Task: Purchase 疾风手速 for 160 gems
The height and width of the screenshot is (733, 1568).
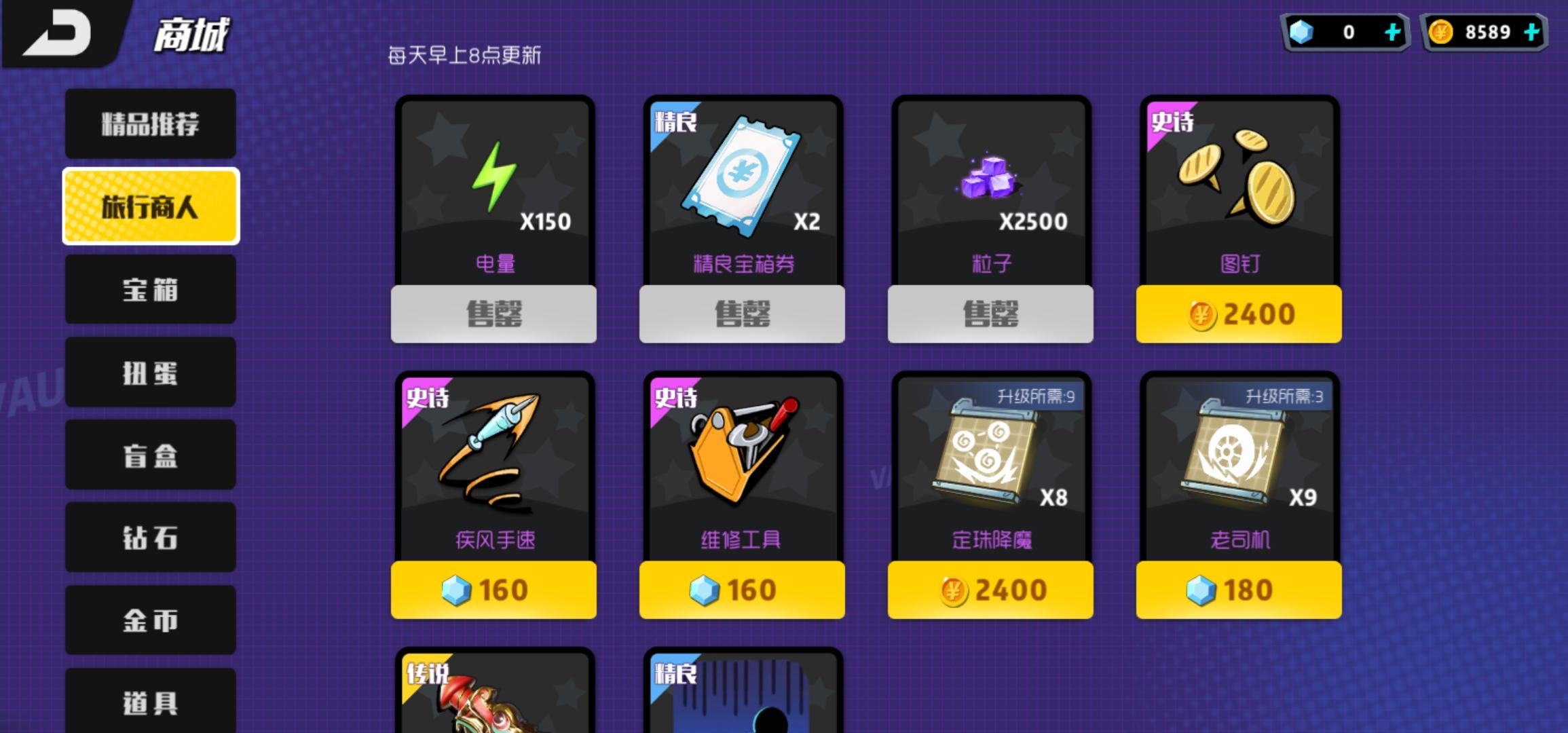Action: pos(493,590)
